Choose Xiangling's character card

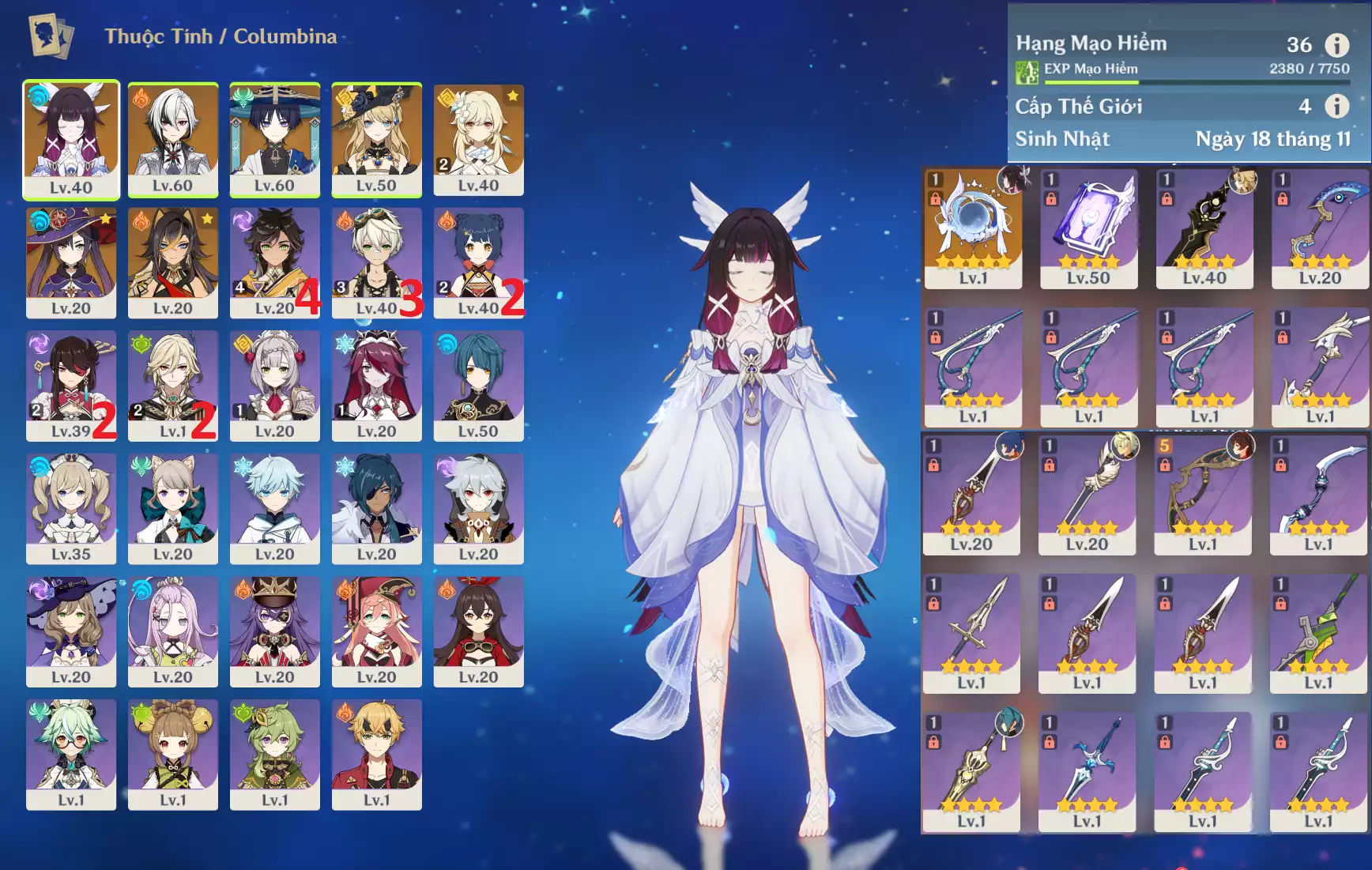[x=478, y=262]
